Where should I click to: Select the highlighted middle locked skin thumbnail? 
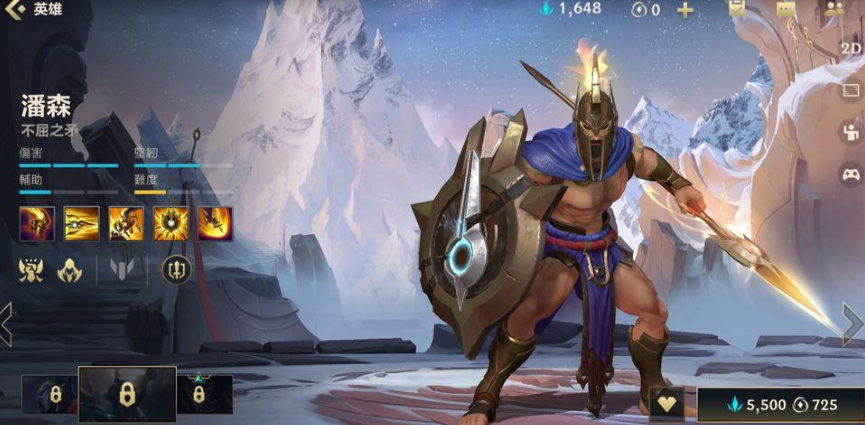(127, 394)
